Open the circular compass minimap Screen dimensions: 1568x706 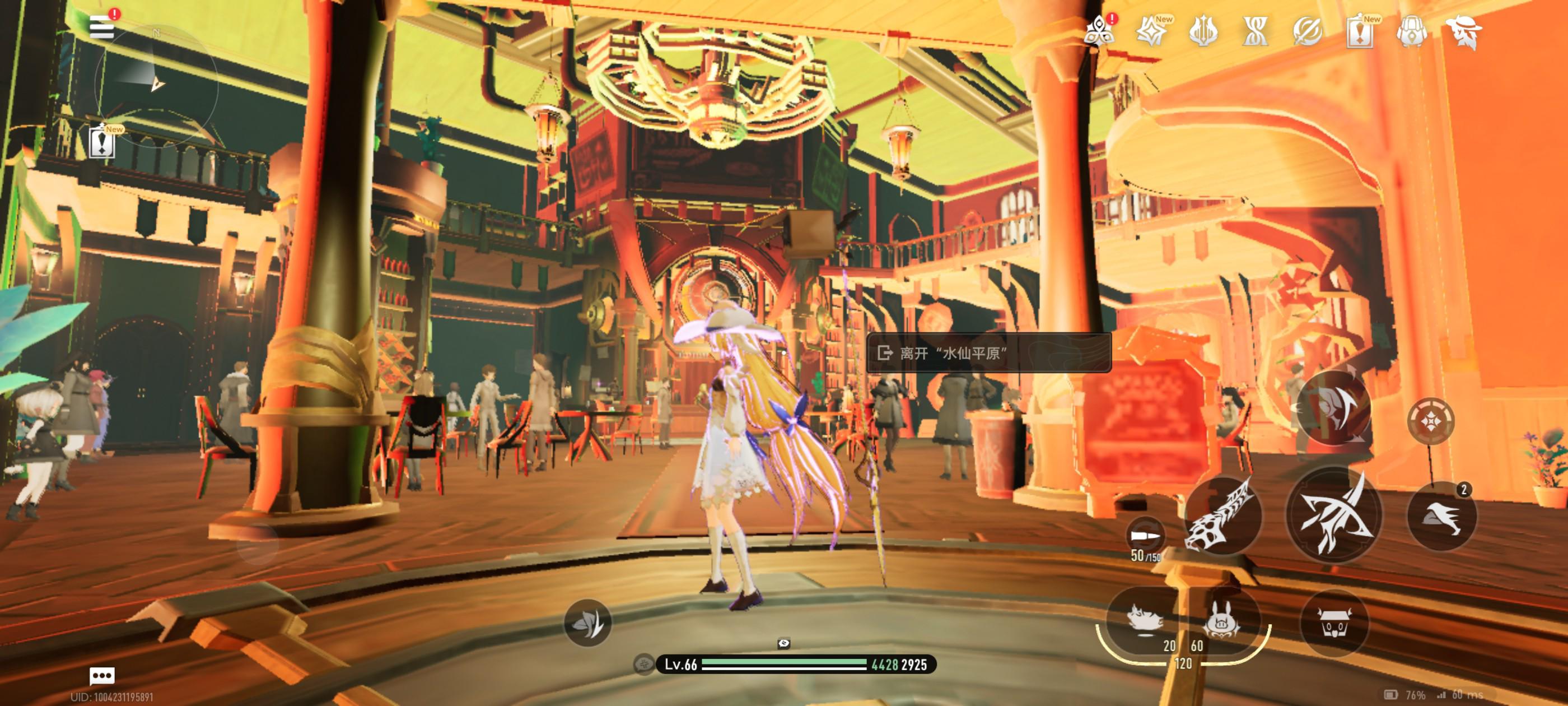[x=156, y=85]
